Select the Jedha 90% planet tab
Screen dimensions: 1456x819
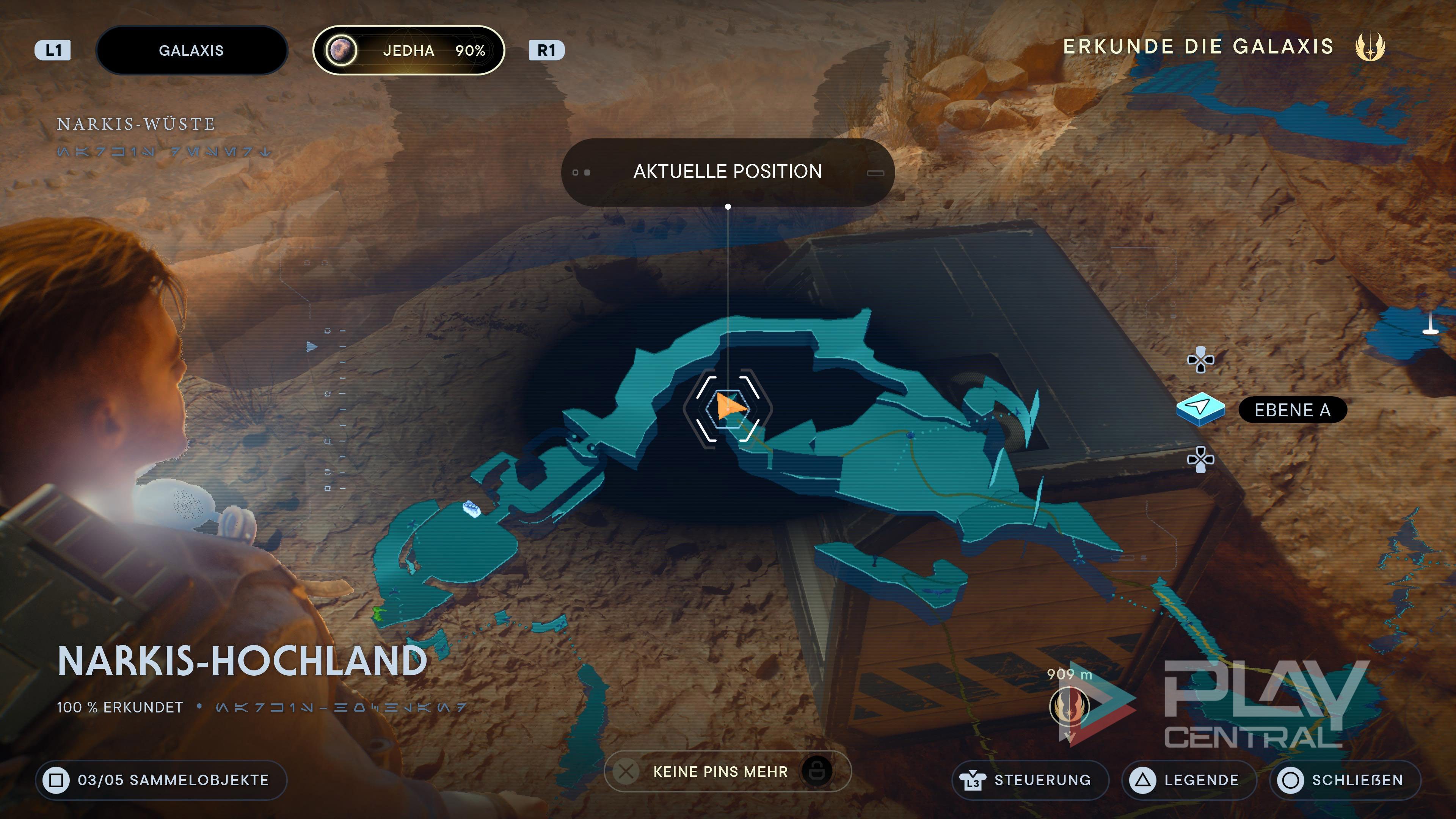pos(408,50)
